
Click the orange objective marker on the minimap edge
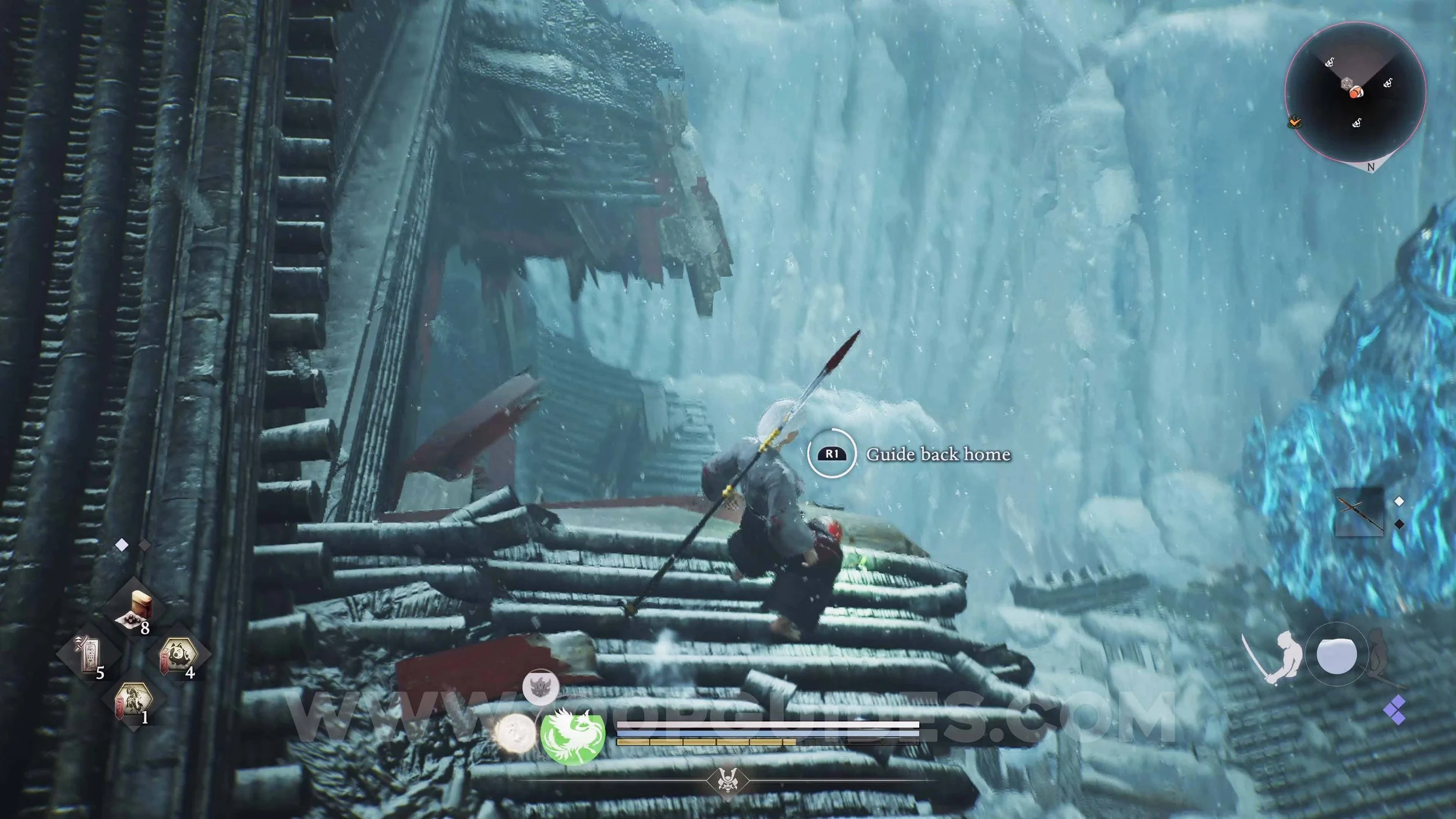(1294, 122)
